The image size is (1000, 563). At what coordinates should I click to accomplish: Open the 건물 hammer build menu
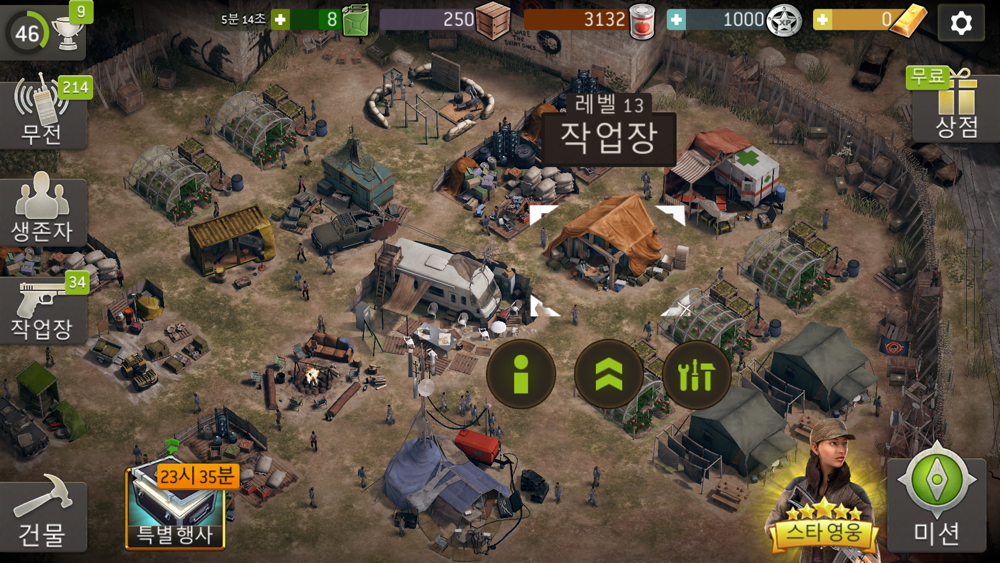click(x=42, y=516)
